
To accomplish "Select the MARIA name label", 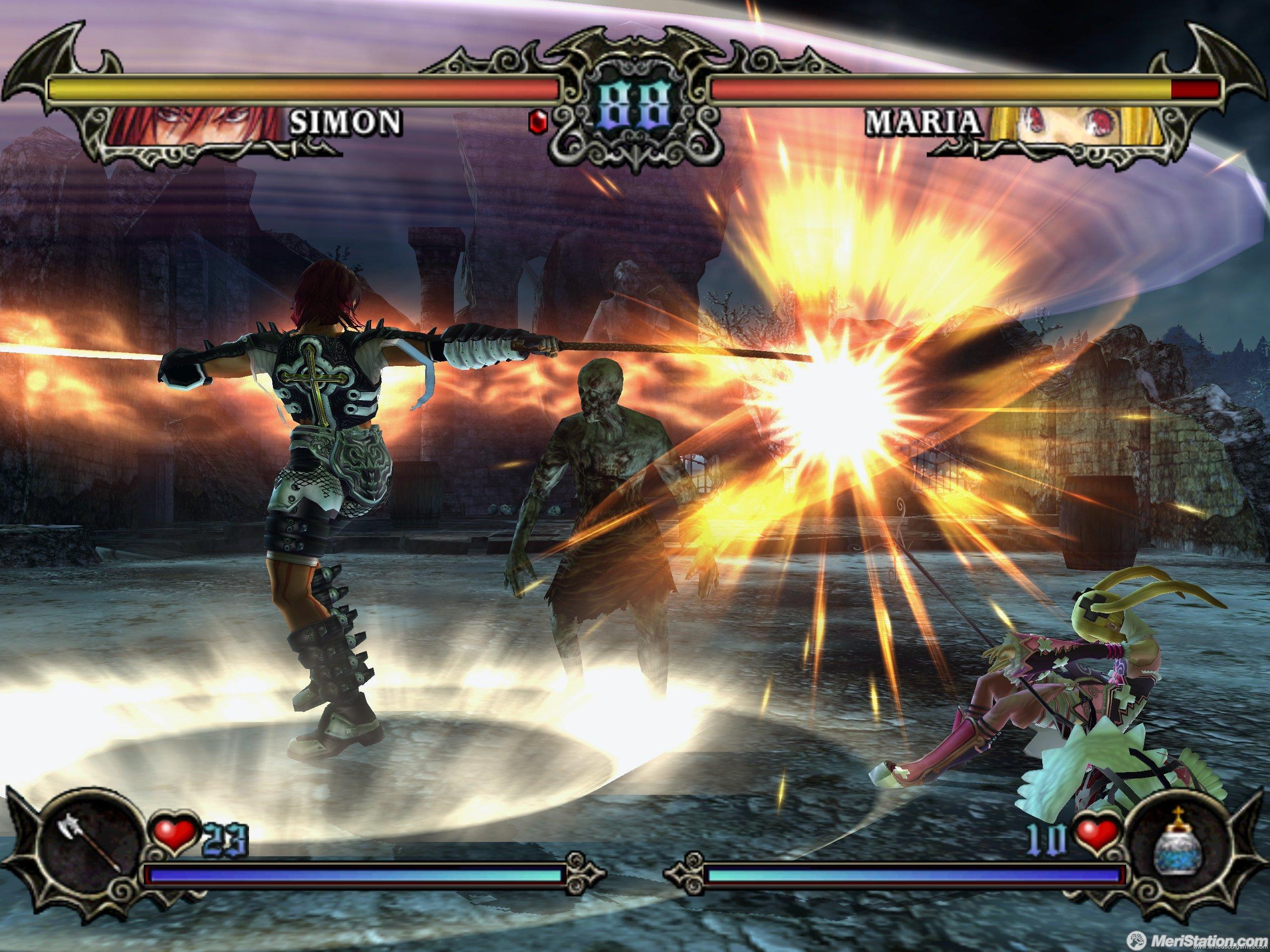I will point(922,120).
